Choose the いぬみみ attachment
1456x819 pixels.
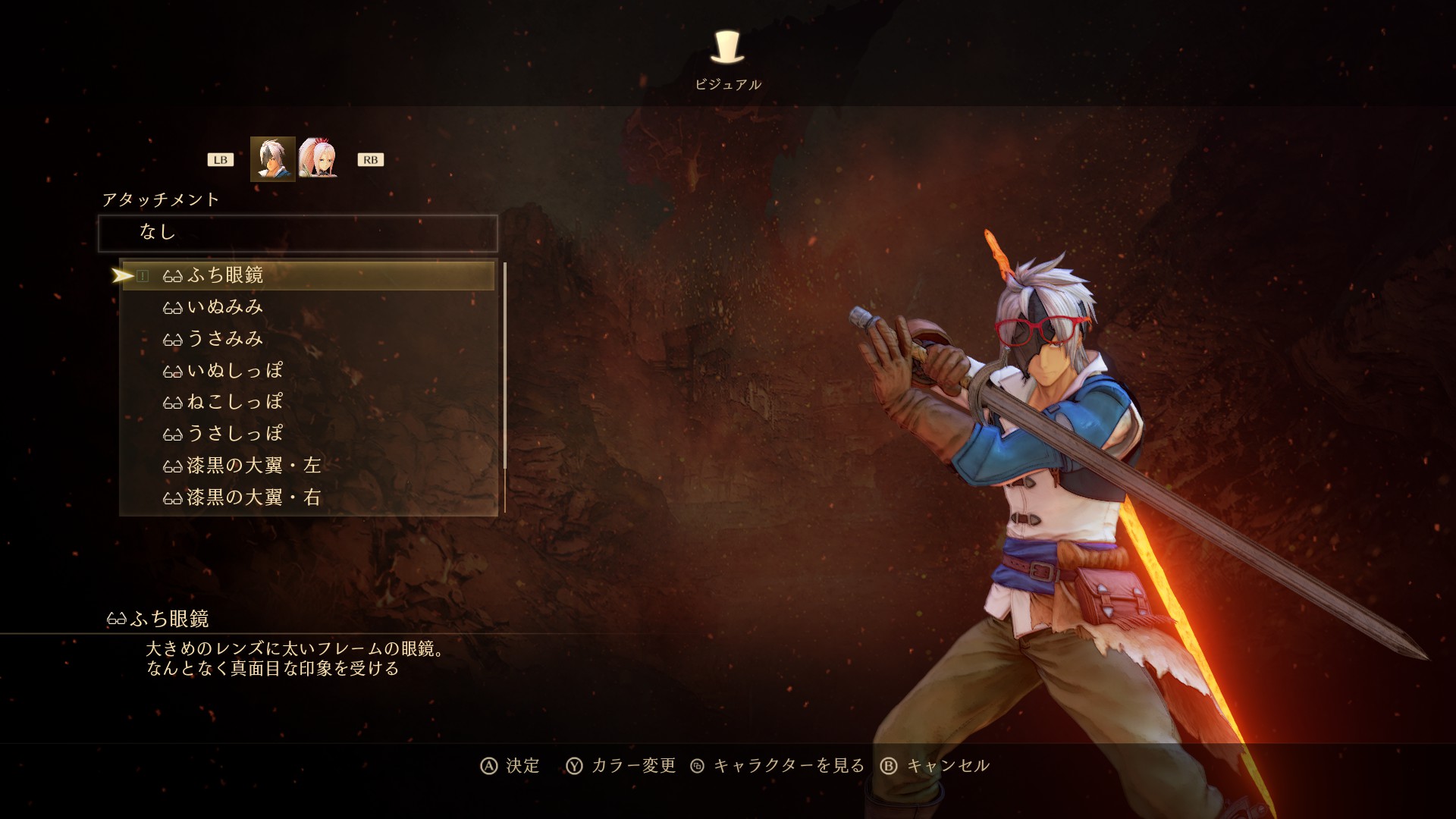tap(224, 307)
